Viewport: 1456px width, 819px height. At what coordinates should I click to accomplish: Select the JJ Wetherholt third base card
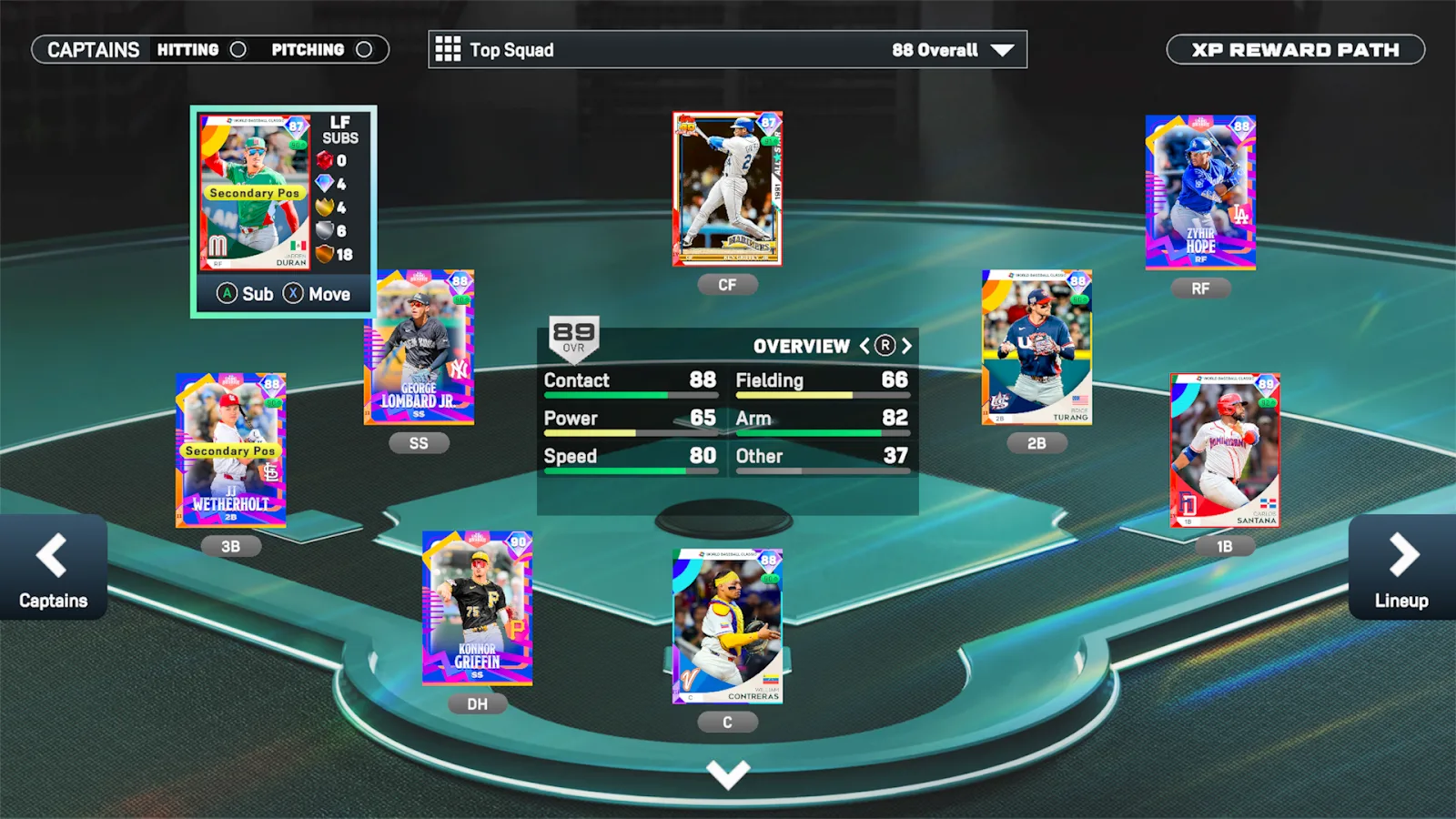pyautogui.click(x=230, y=450)
